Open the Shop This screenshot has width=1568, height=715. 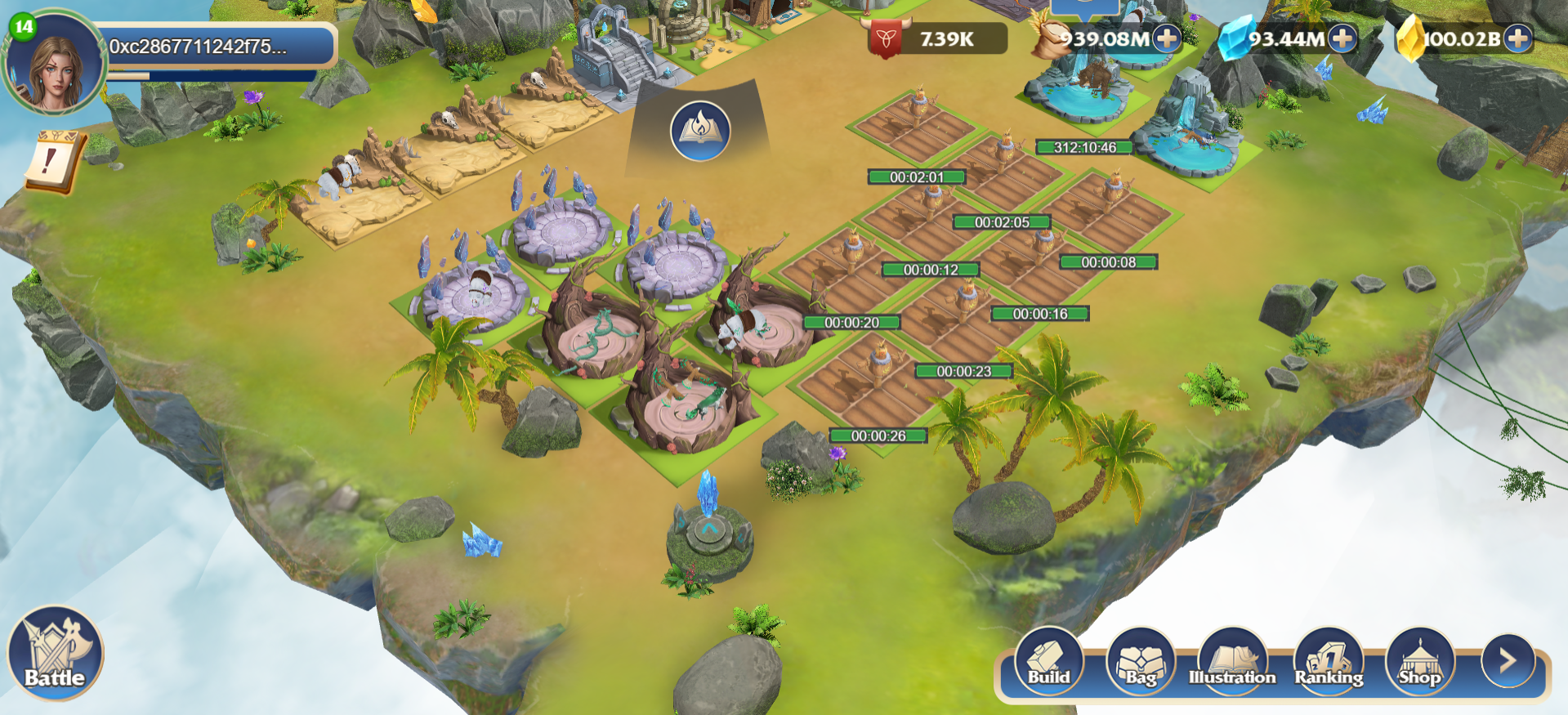(x=1420, y=662)
